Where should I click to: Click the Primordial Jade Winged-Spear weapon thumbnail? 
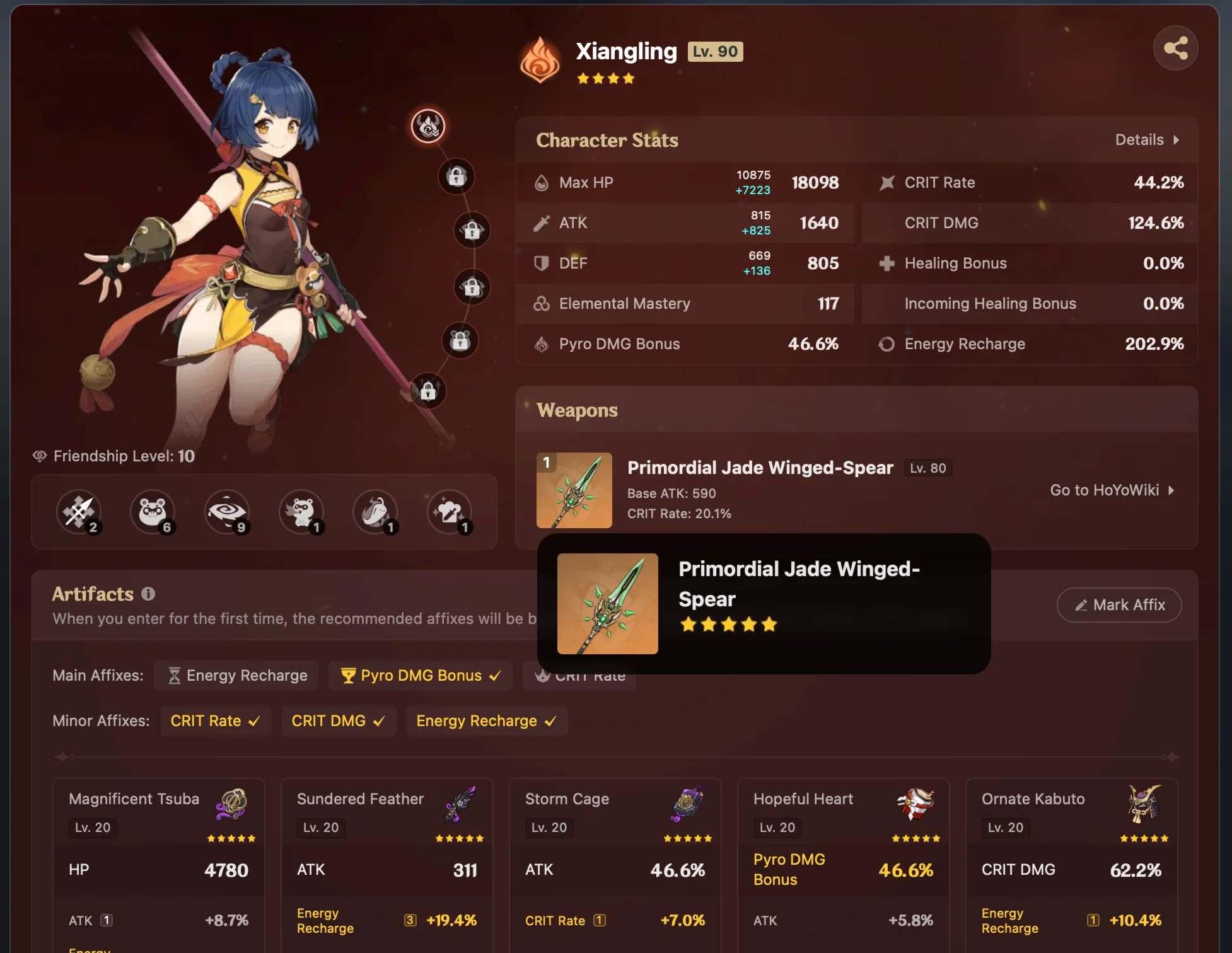tap(574, 490)
